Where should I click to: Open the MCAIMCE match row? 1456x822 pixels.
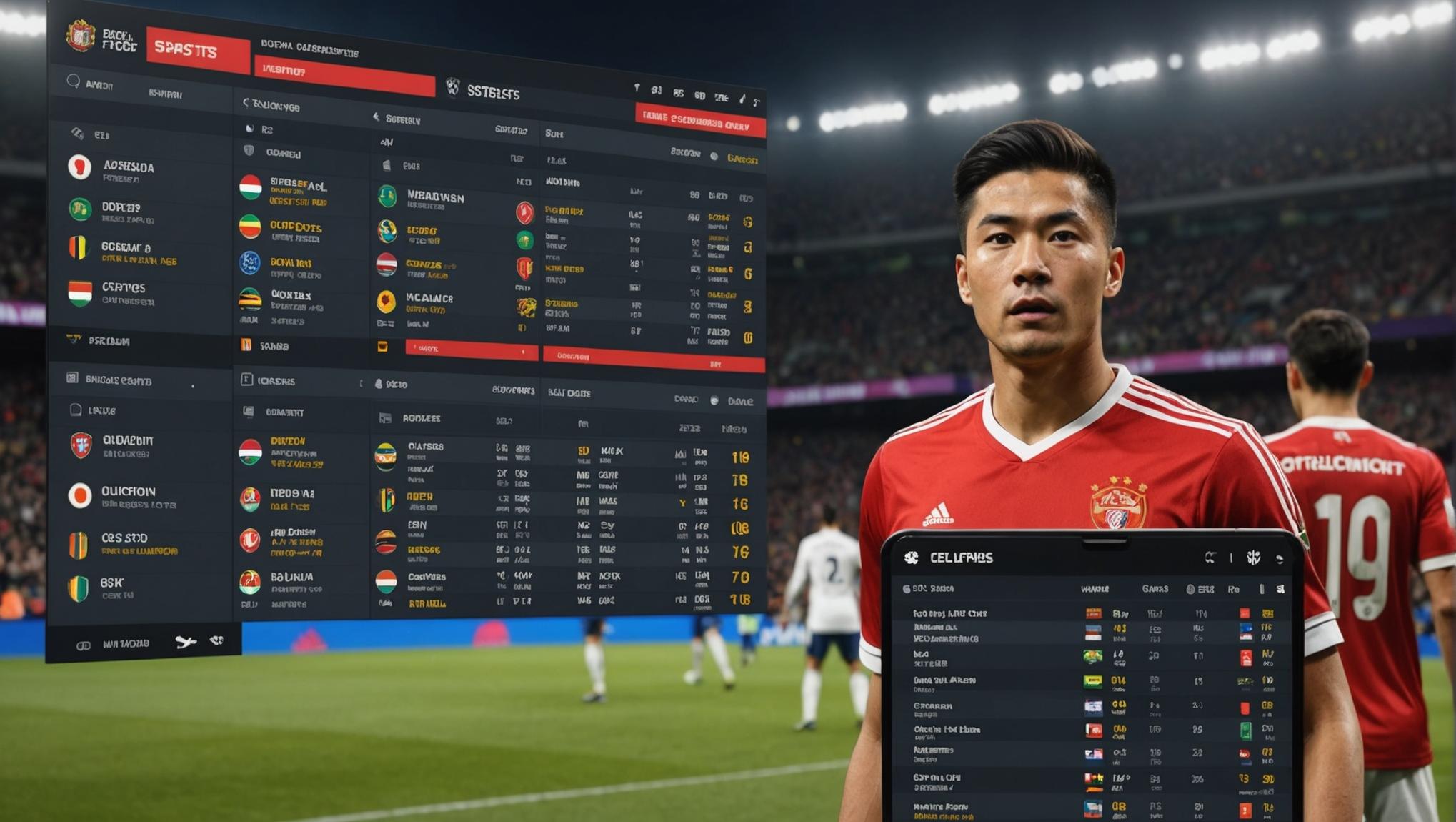(x=429, y=300)
